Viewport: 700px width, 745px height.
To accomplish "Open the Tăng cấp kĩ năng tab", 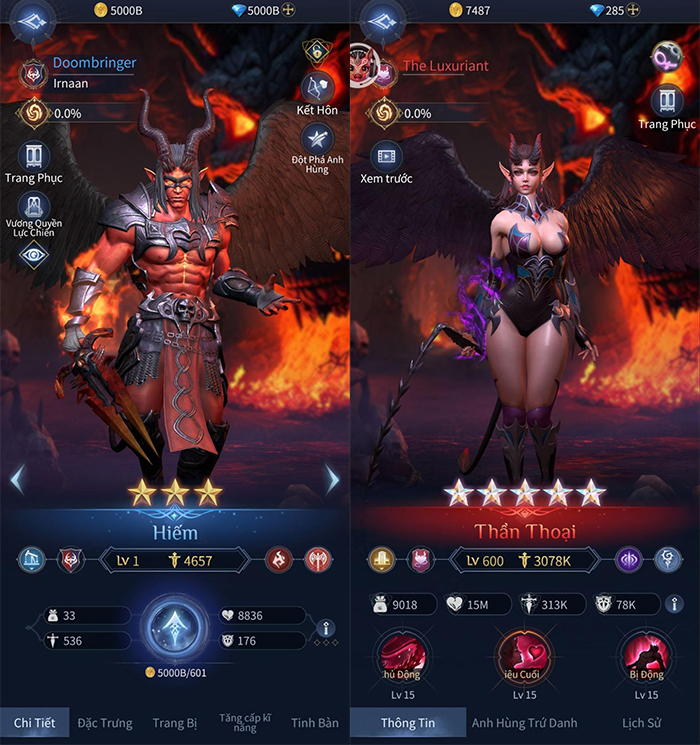I will (245, 722).
